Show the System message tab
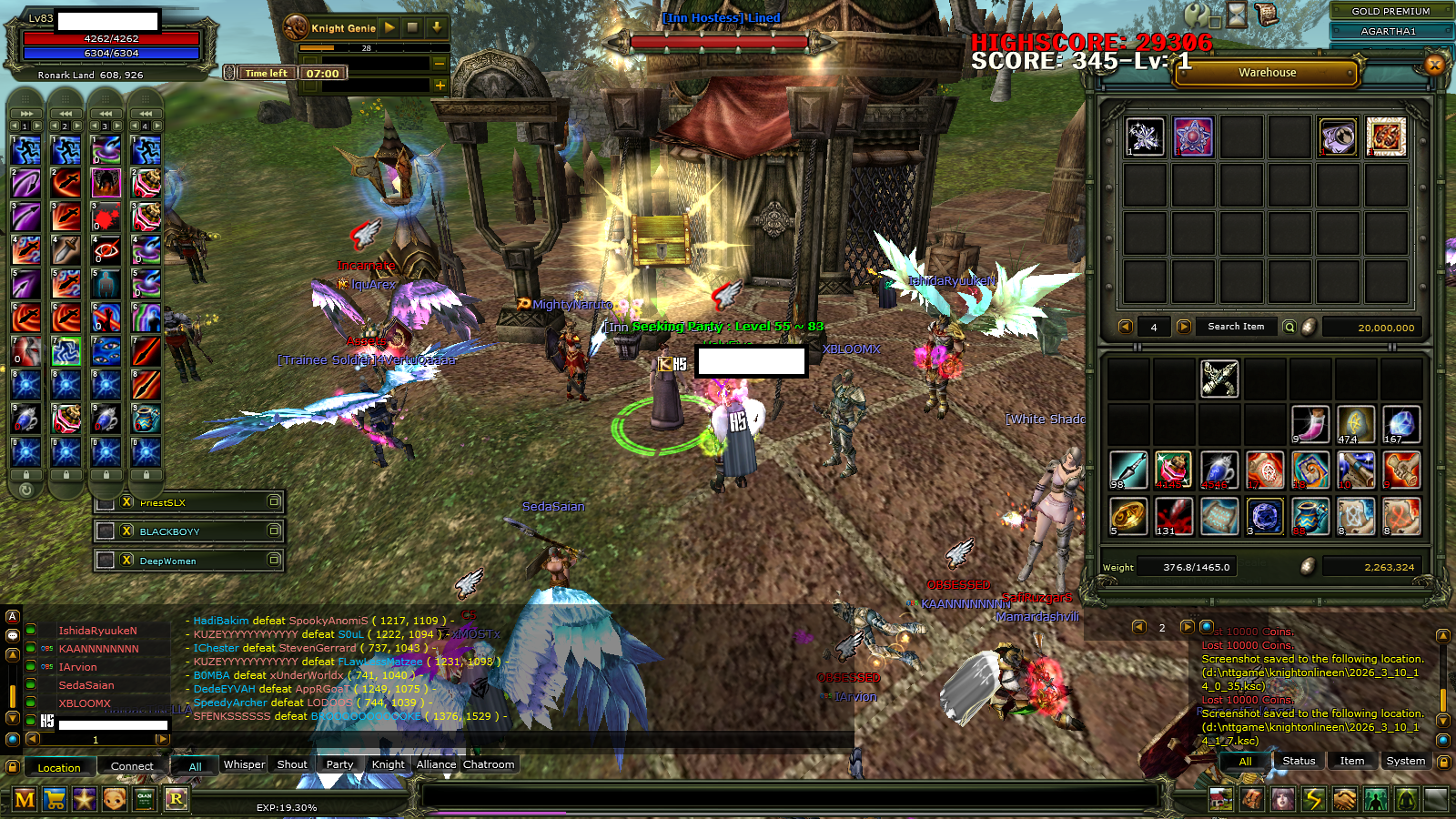 (1405, 761)
